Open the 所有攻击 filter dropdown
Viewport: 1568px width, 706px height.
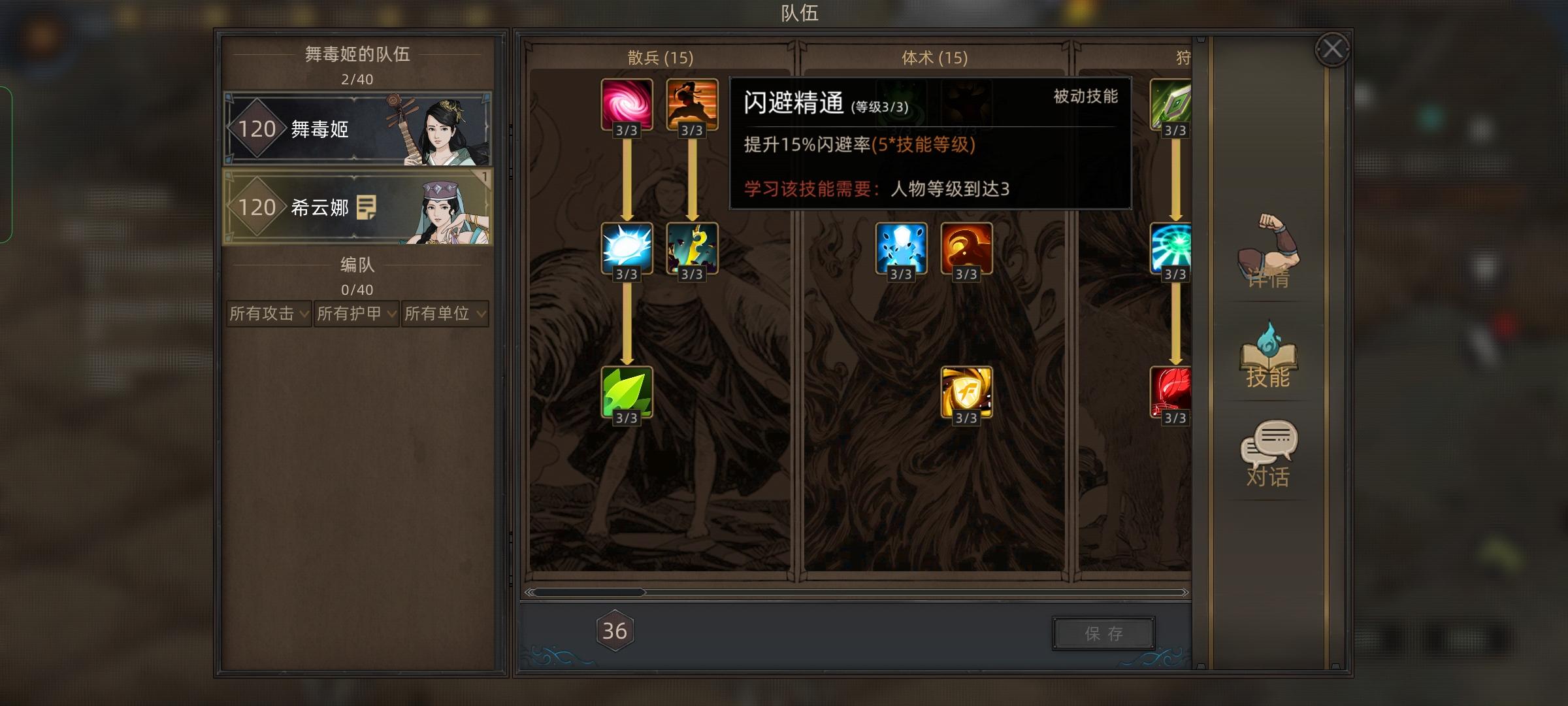click(268, 314)
